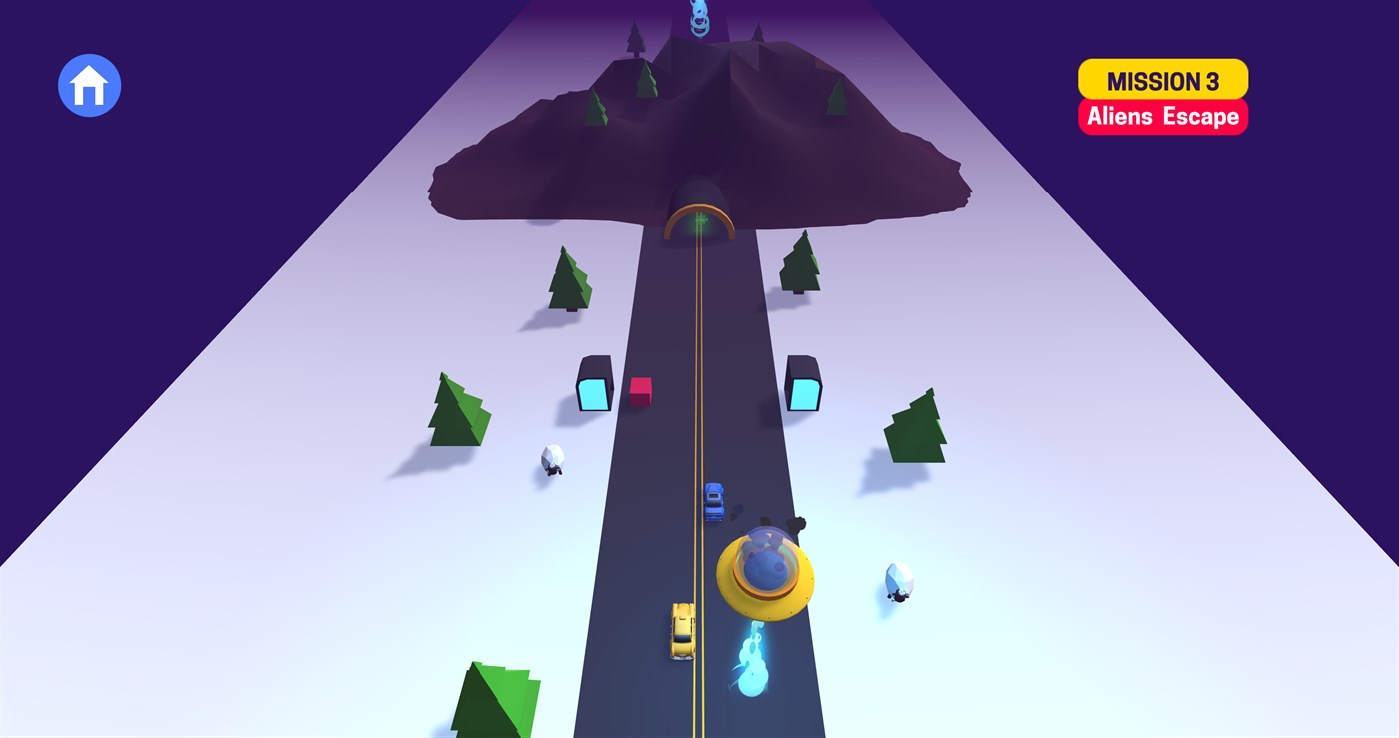Click the blue car on the road

[x=715, y=500]
